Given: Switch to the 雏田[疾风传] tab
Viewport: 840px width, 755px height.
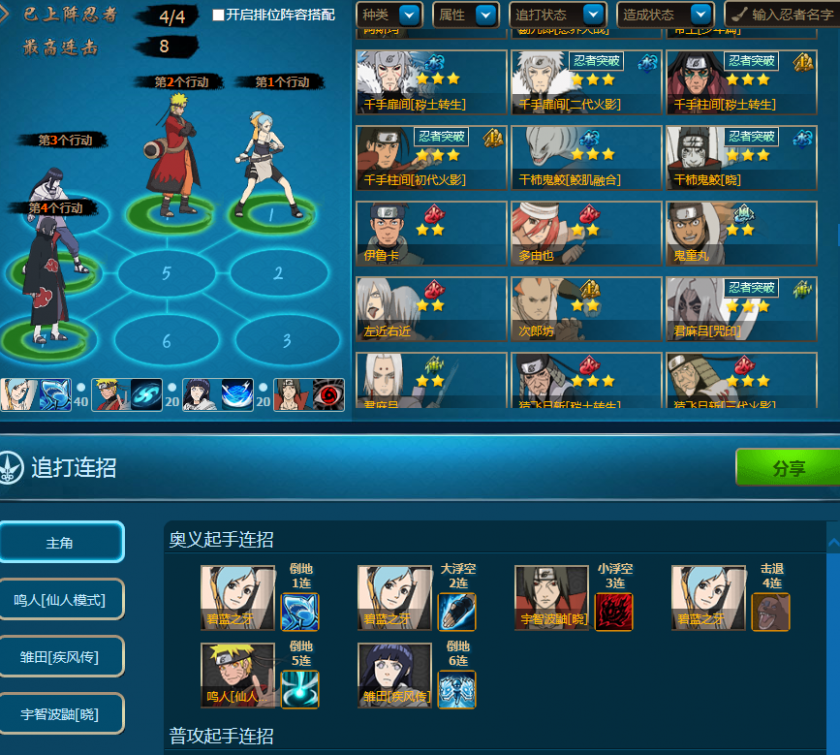Looking at the screenshot, I should click(61, 657).
